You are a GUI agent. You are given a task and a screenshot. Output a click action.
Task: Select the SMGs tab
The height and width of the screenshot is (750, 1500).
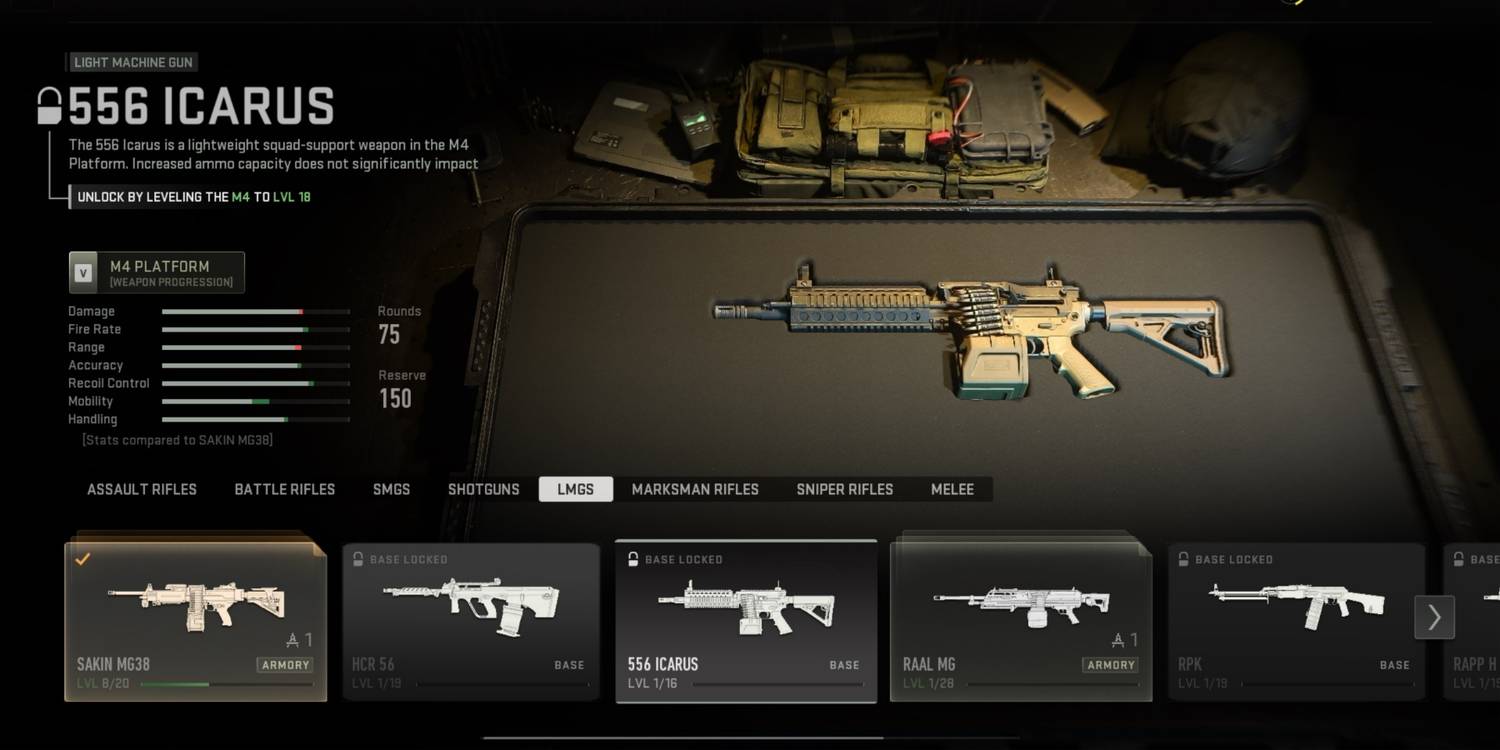pyautogui.click(x=391, y=489)
